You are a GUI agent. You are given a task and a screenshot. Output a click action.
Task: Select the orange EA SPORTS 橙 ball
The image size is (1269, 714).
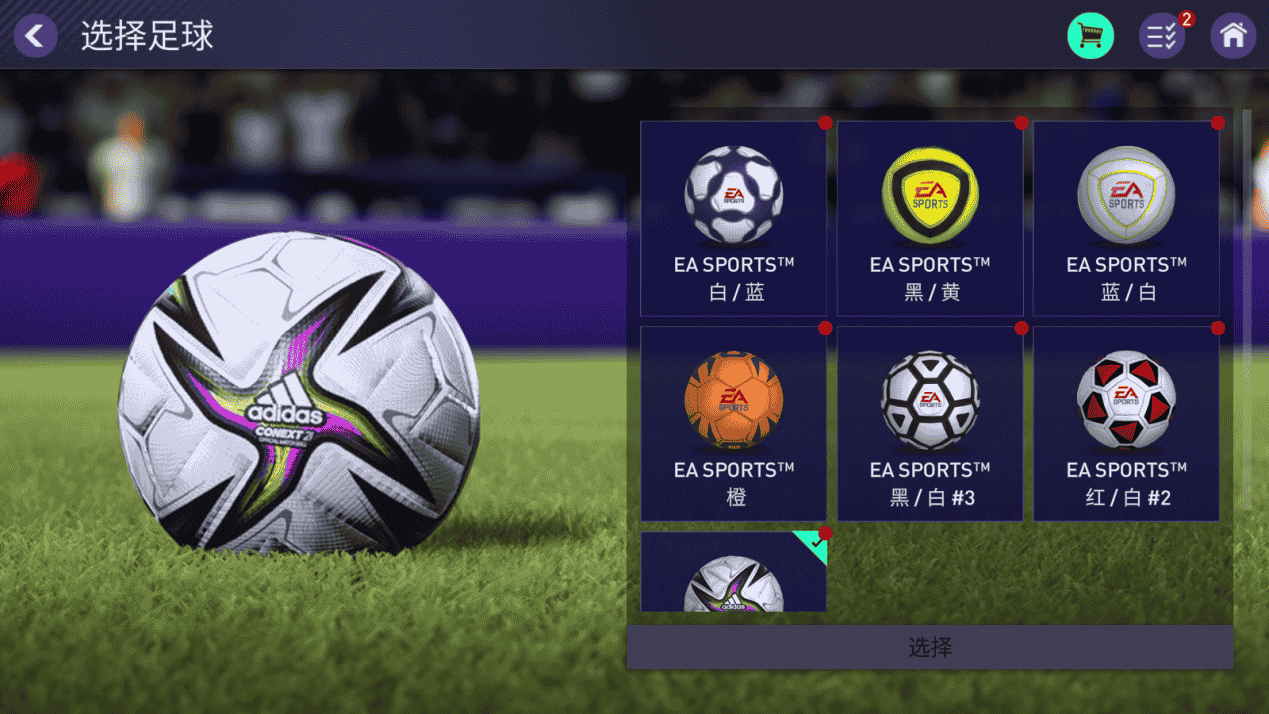733,423
